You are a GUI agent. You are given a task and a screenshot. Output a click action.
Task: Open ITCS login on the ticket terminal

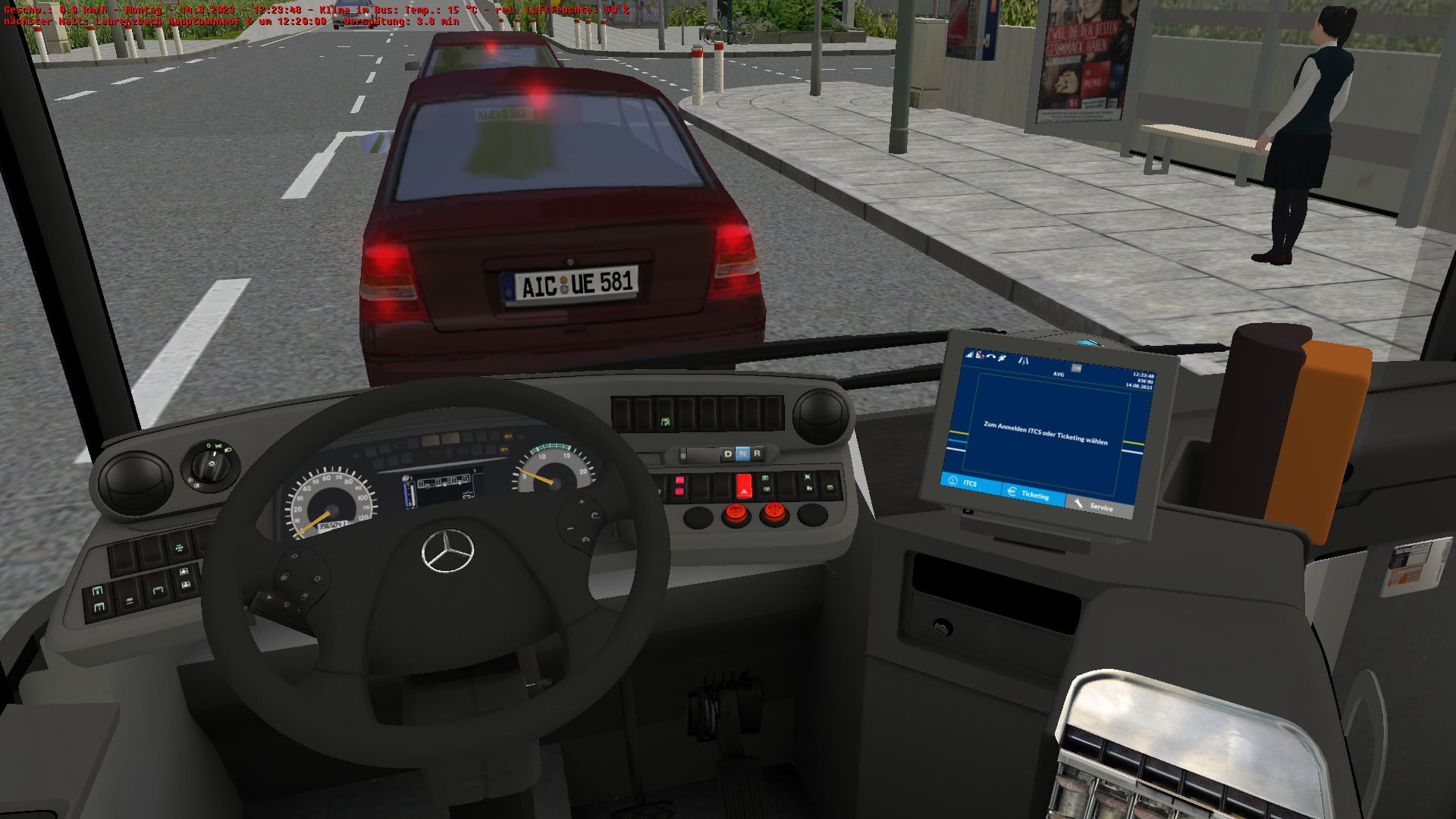click(968, 483)
